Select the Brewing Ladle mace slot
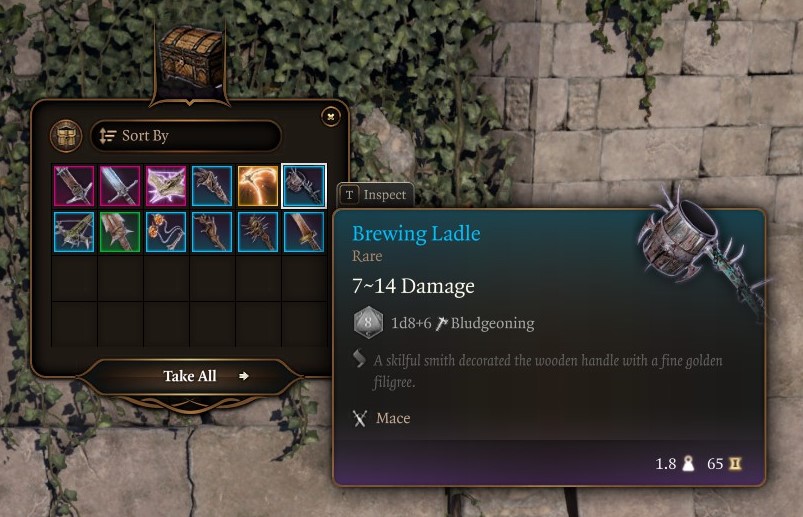This screenshot has width=803, height=517. (x=304, y=186)
